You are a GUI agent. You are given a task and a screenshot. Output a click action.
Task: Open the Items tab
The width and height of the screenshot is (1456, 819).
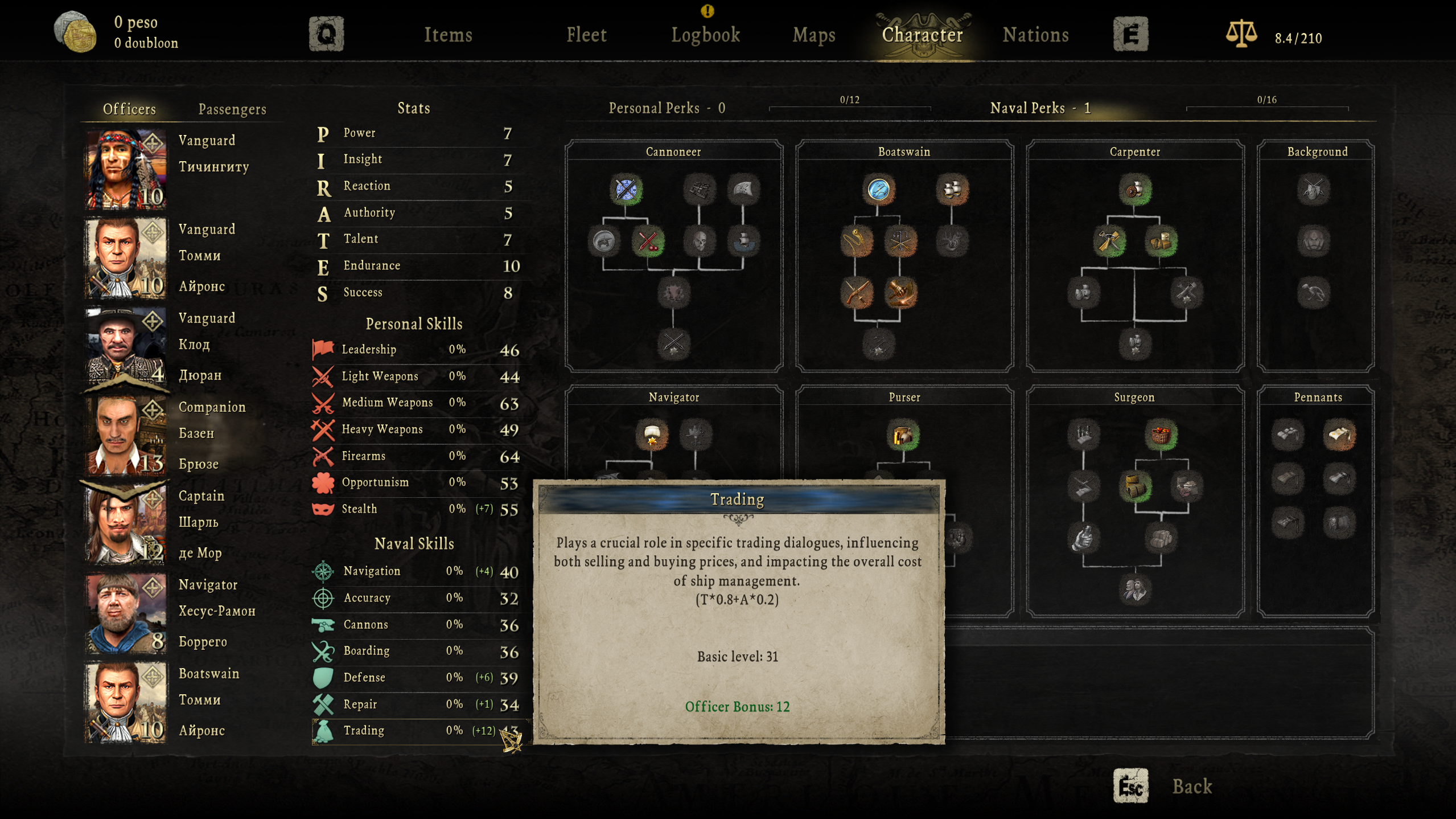[448, 35]
